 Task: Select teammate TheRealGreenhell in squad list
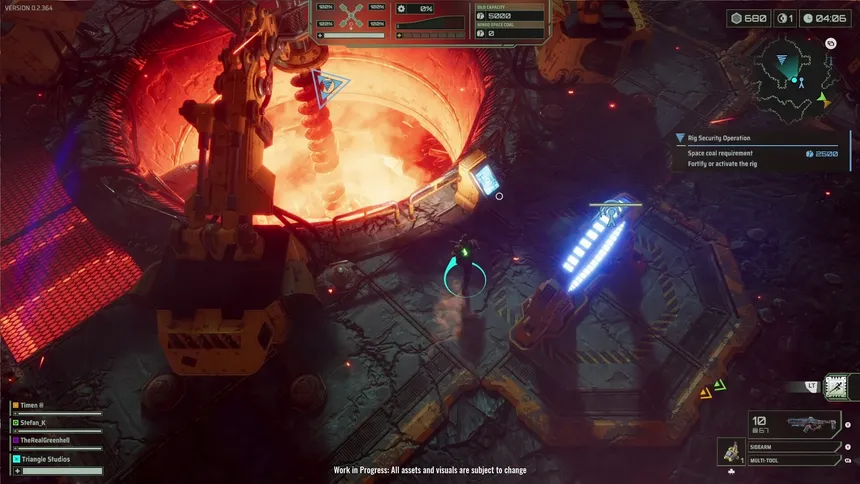(57, 439)
